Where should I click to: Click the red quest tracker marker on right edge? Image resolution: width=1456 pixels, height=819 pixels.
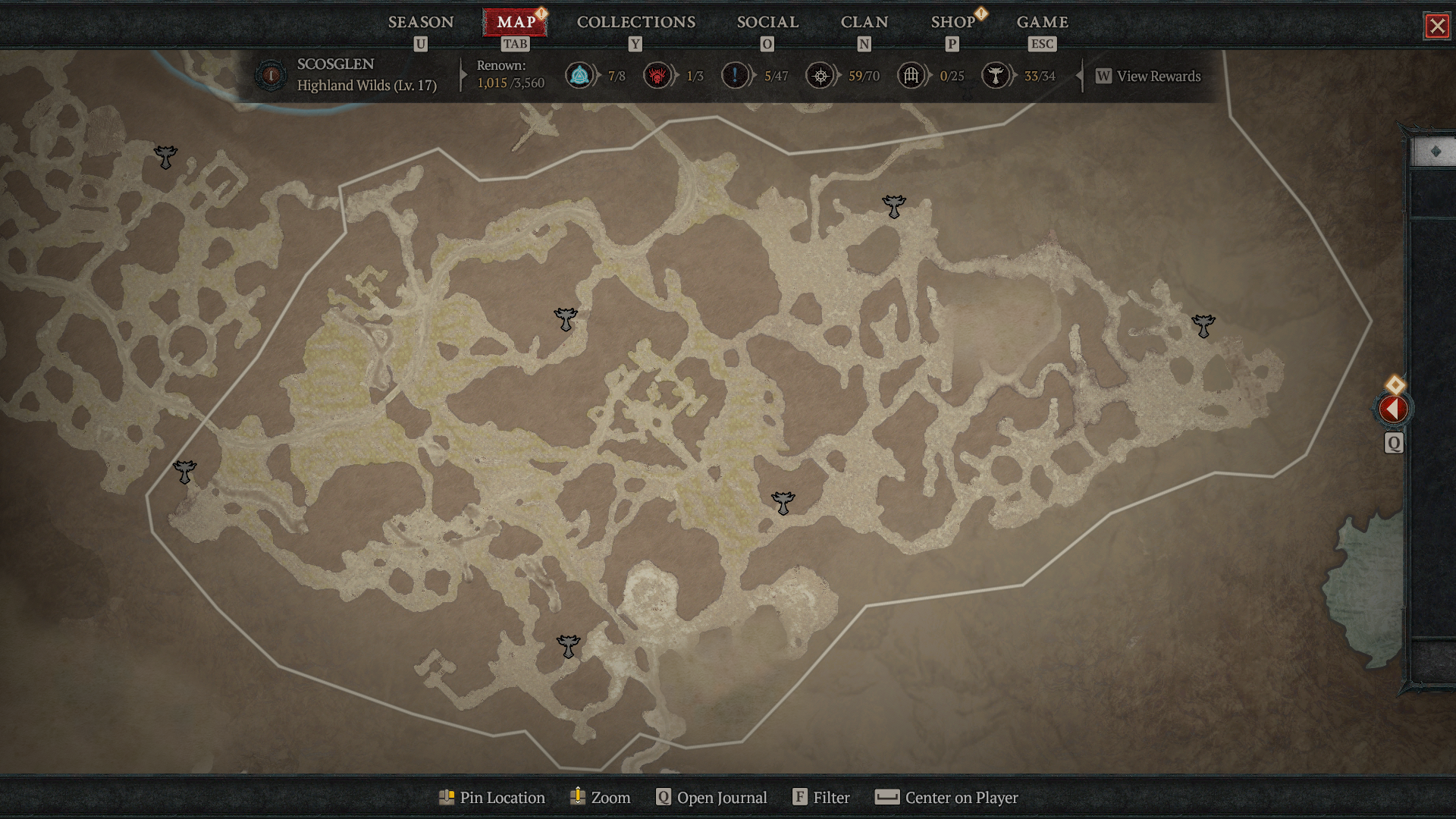(1394, 409)
